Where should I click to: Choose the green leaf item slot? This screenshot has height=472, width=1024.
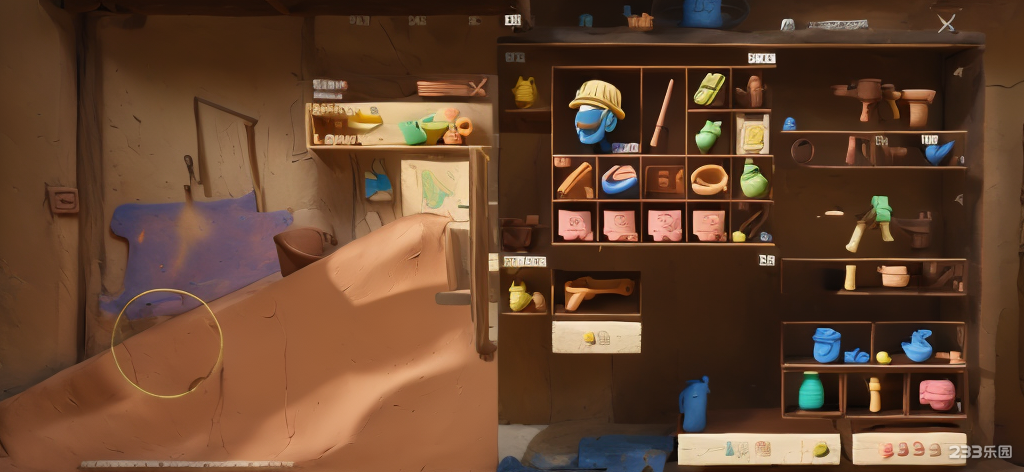point(708,134)
